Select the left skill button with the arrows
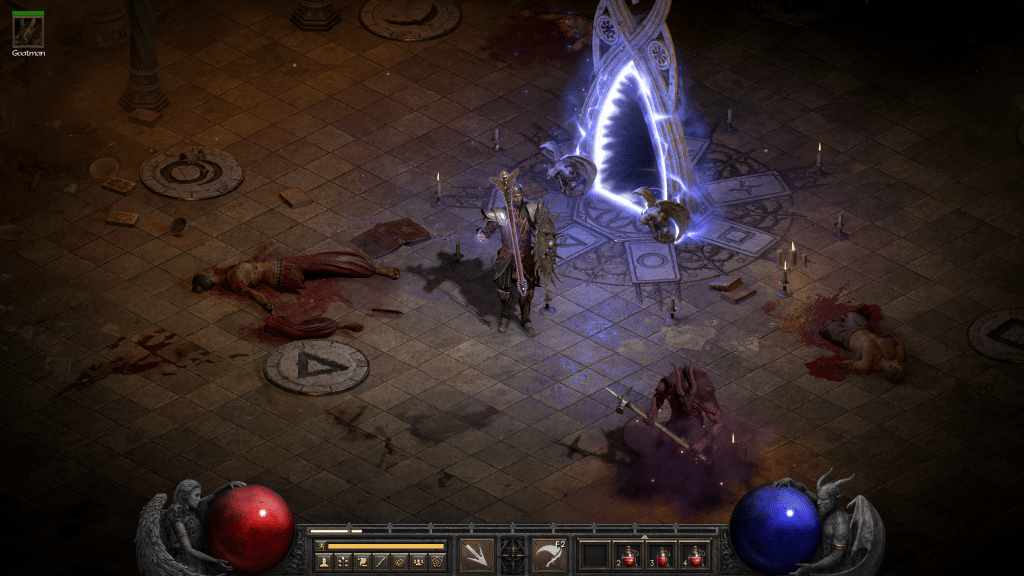This screenshot has width=1024, height=576. (476, 554)
